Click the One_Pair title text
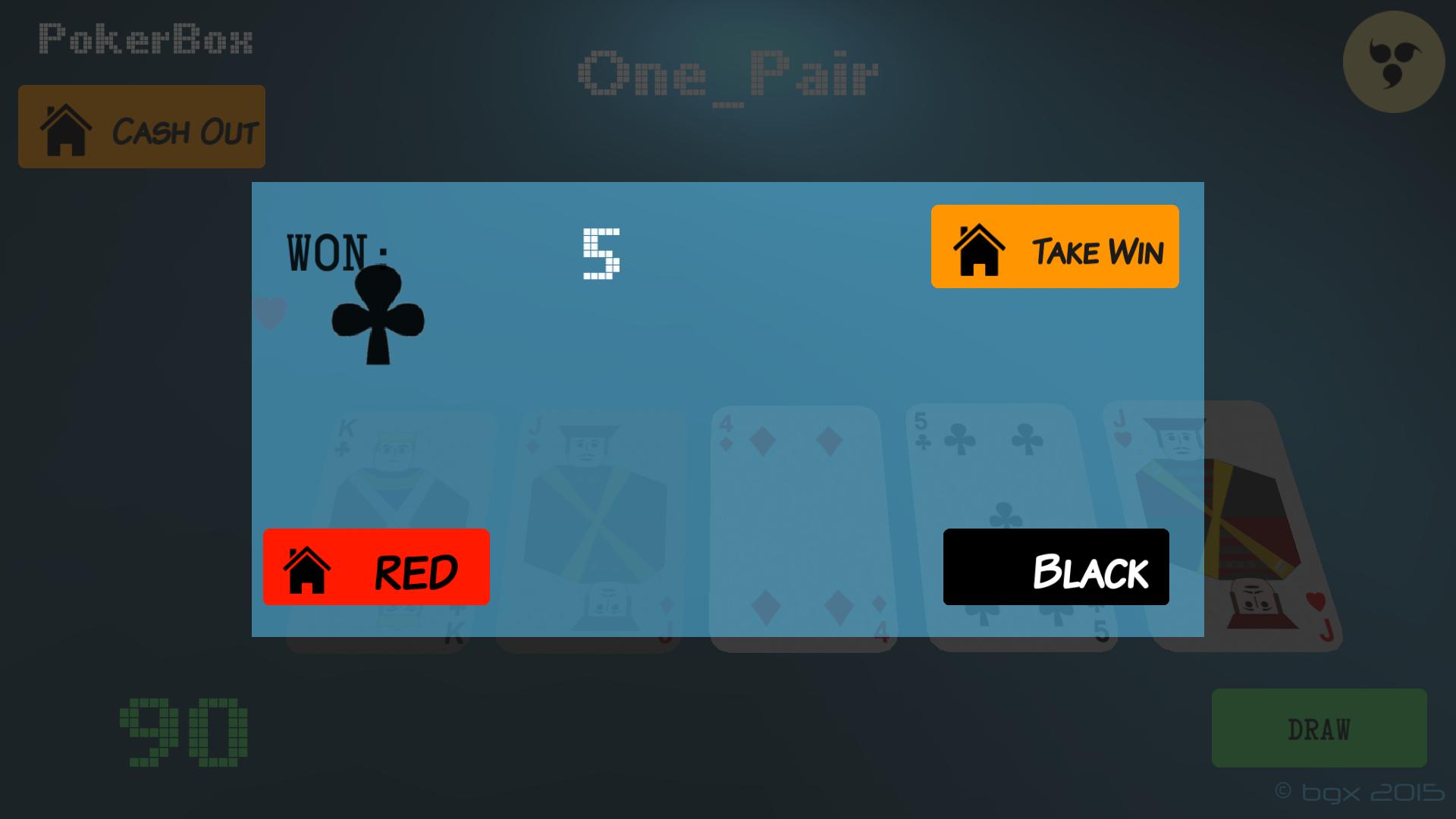The height and width of the screenshot is (819, 1456). (730, 76)
